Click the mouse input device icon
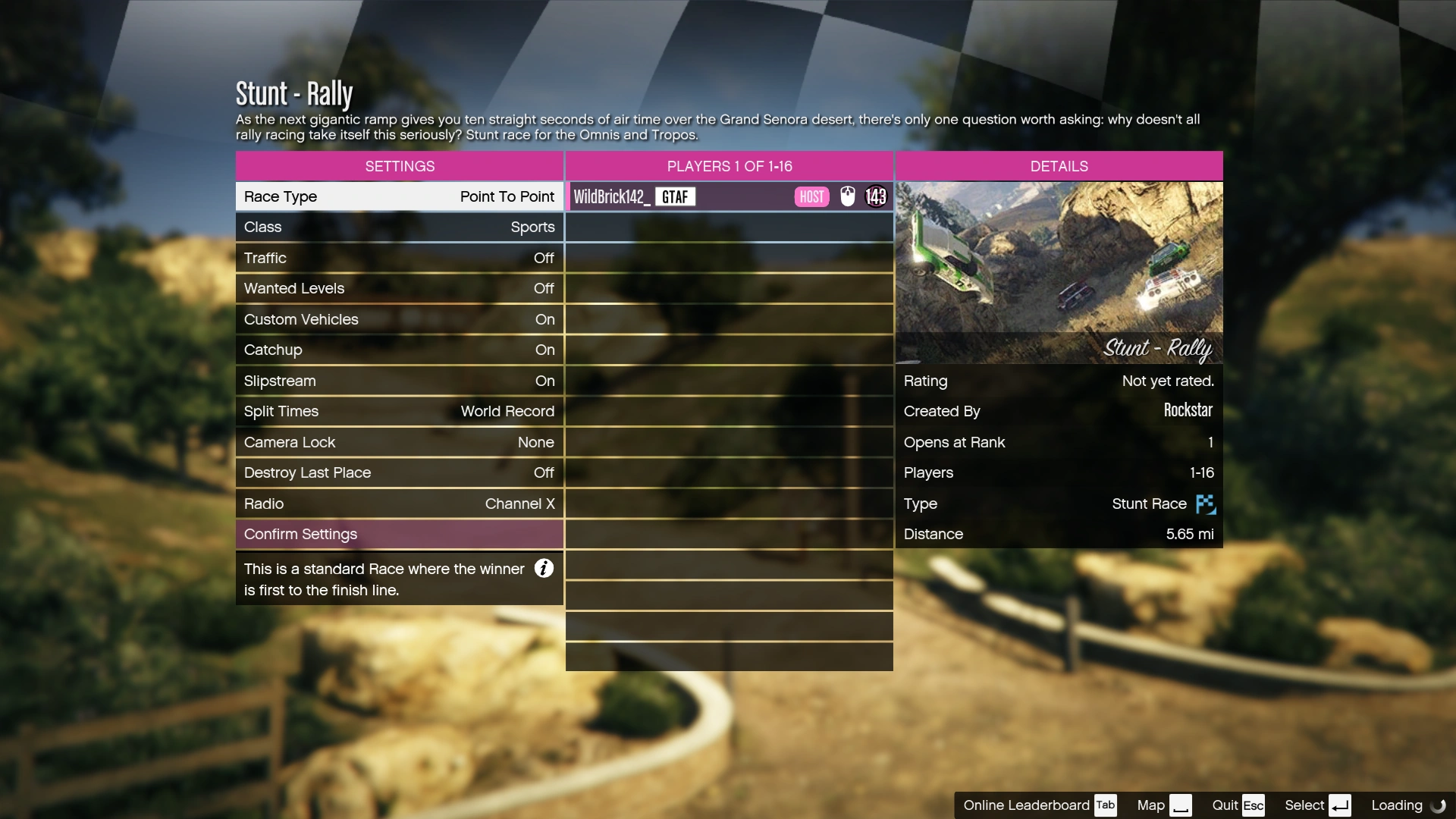The height and width of the screenshot is (819, 1456). 847,196
